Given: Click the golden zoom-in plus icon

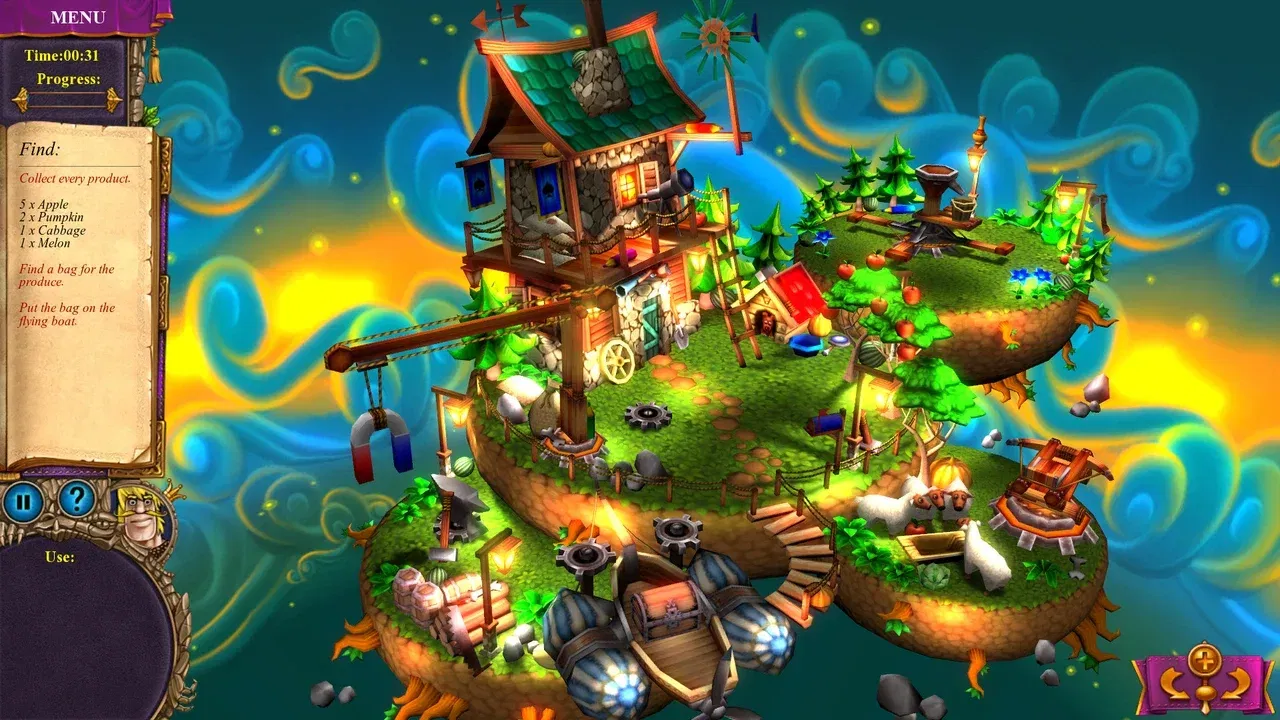Looking at the screenshot, I should 1205,662.
